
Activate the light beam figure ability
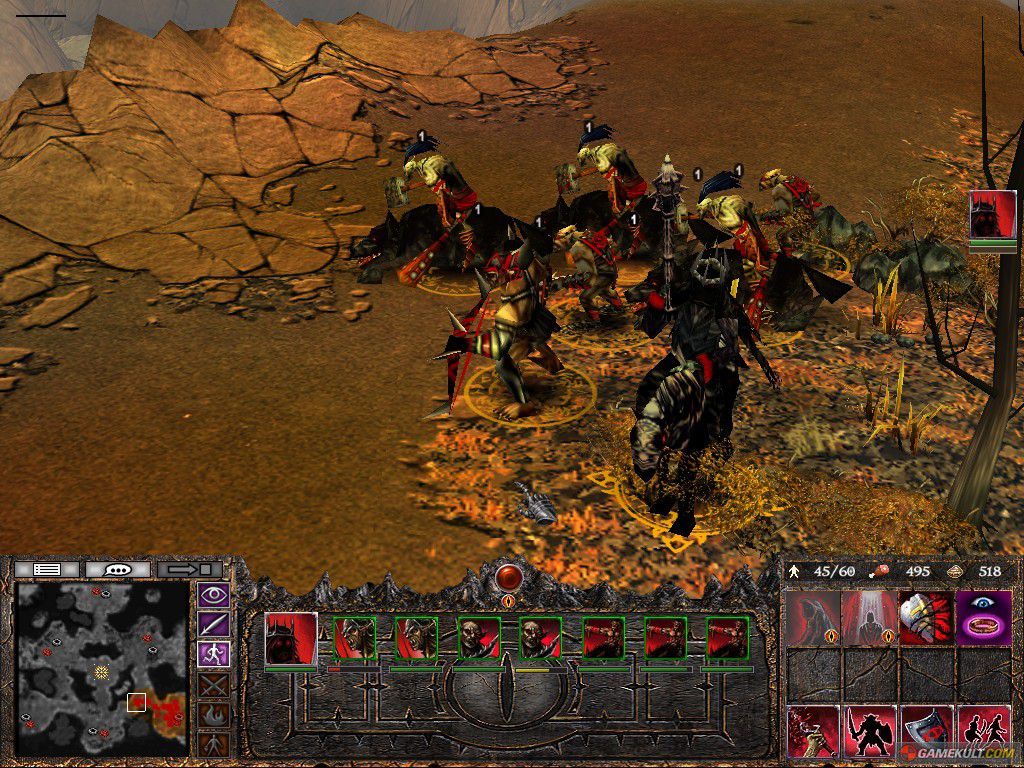pos(868,618)
